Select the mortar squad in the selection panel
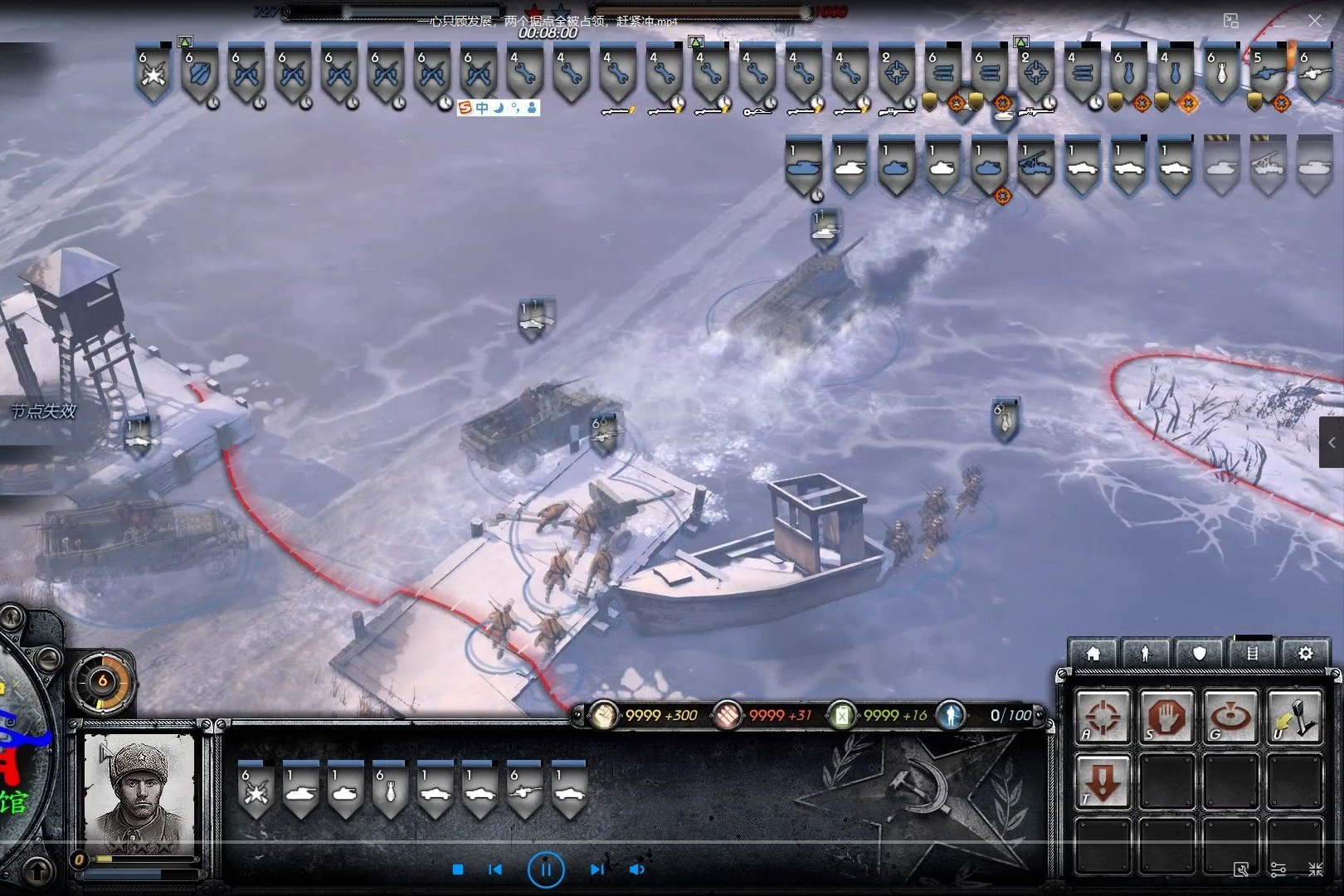This screenshot has height=896, width=1344. tap(390, 791)
